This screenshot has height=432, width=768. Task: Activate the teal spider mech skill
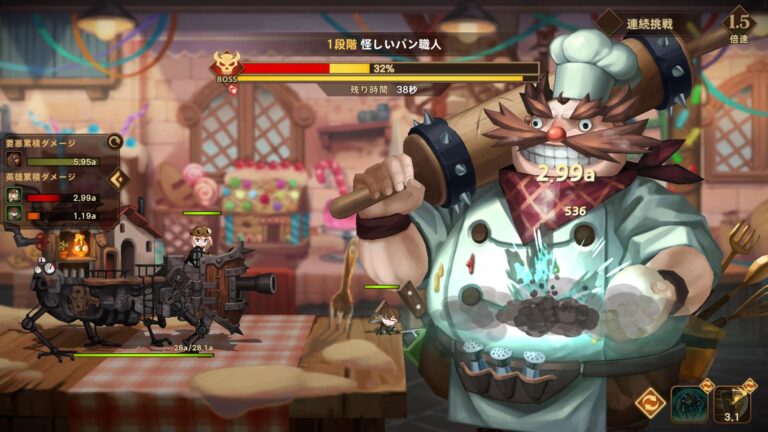(x=690, y=403)
